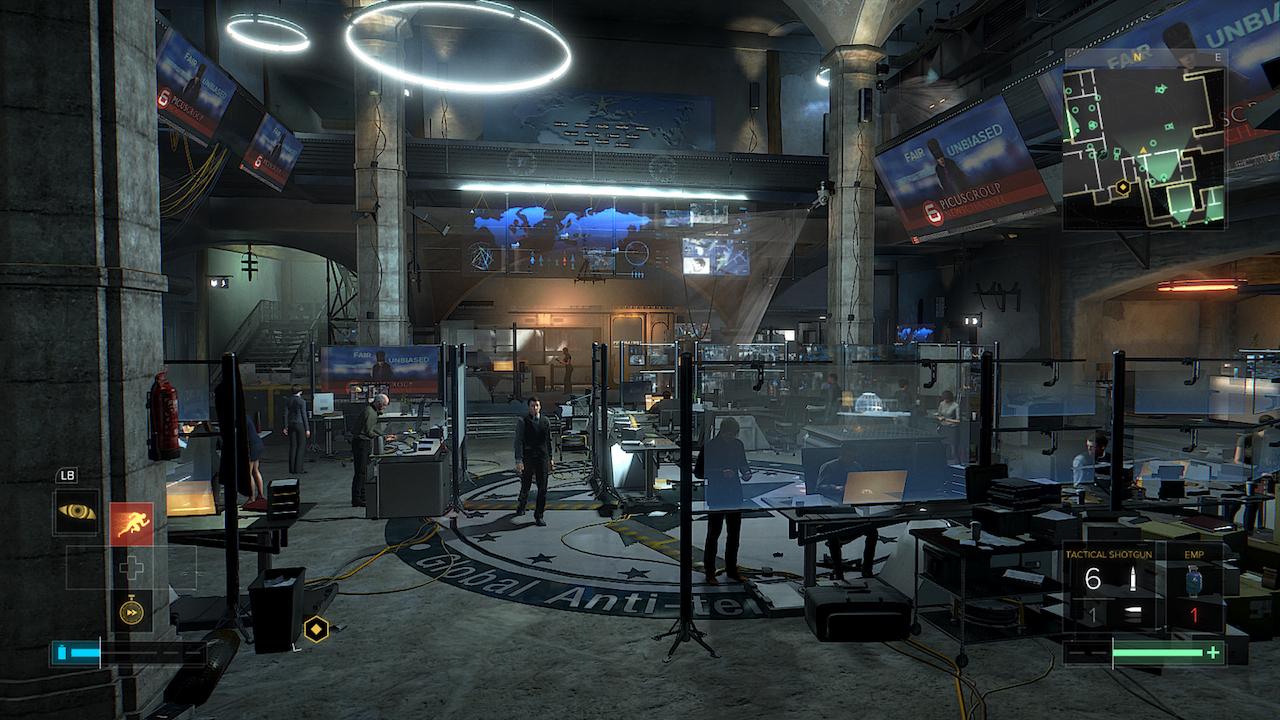Viewport: 1280px width, 720px height.
Task: Click the red EMP count of 1
Action: (1194, 613)
